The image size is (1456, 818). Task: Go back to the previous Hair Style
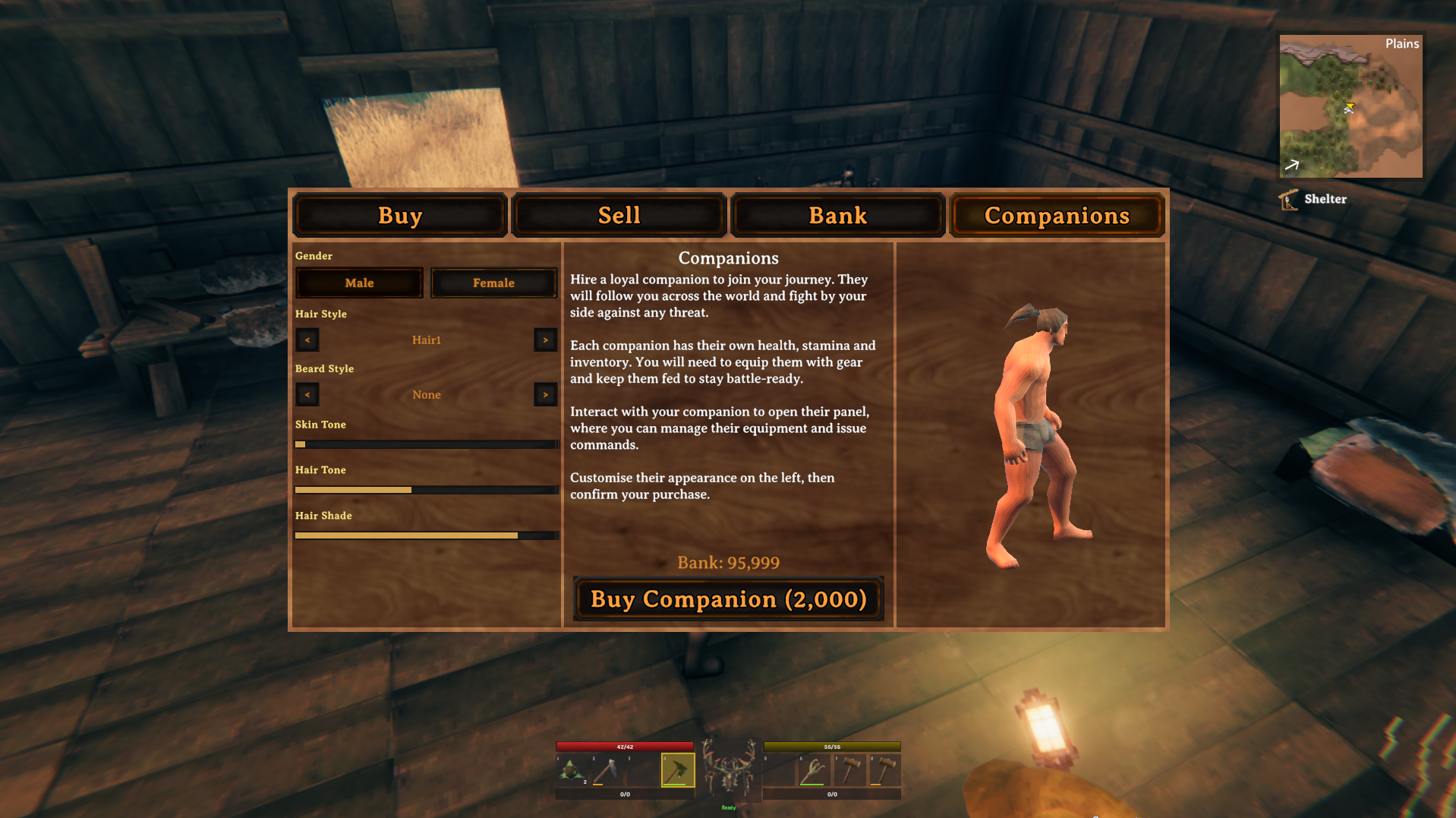pos(307,340)
